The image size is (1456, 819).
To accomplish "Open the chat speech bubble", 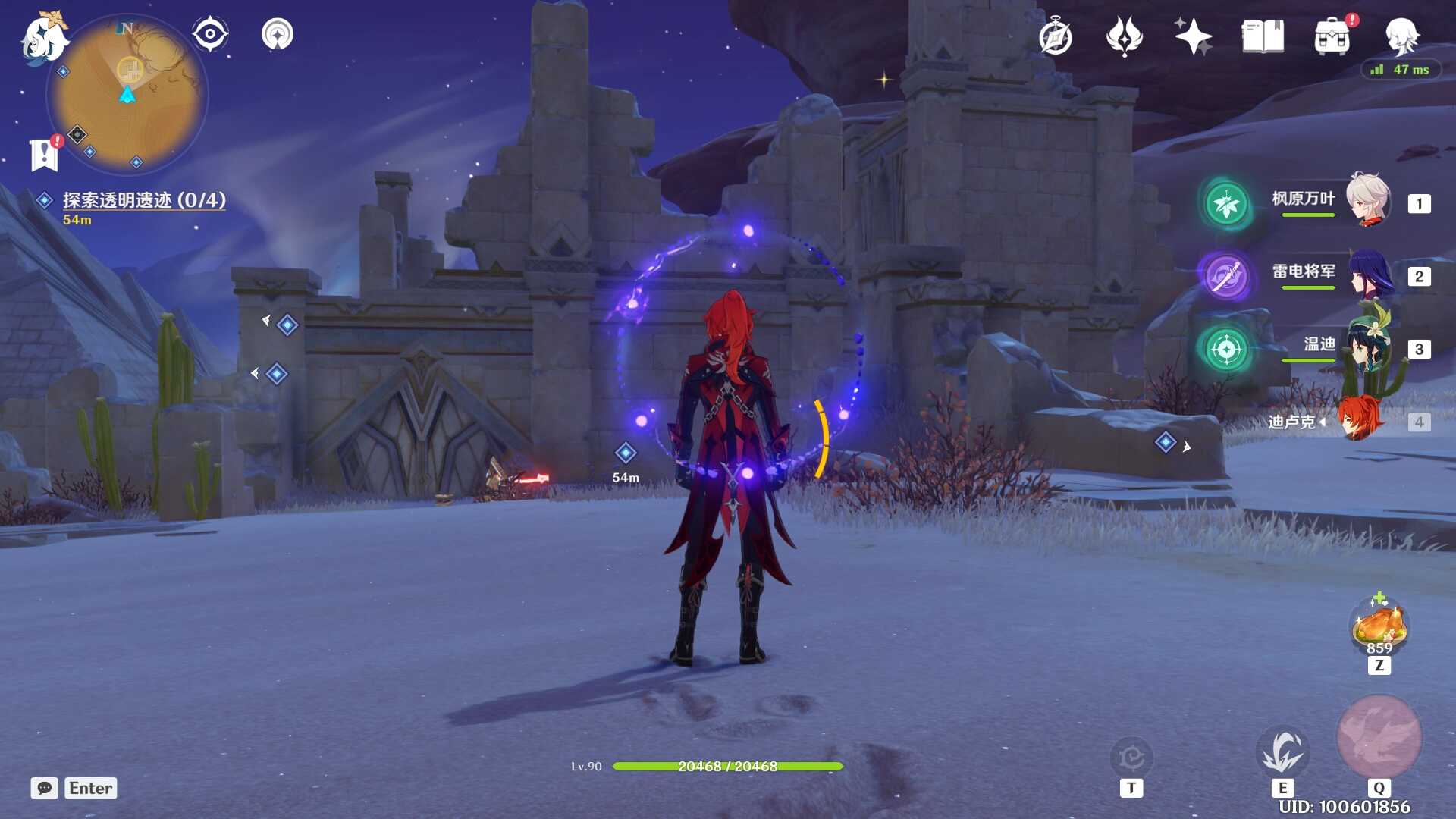I will (x=45, y=788).
